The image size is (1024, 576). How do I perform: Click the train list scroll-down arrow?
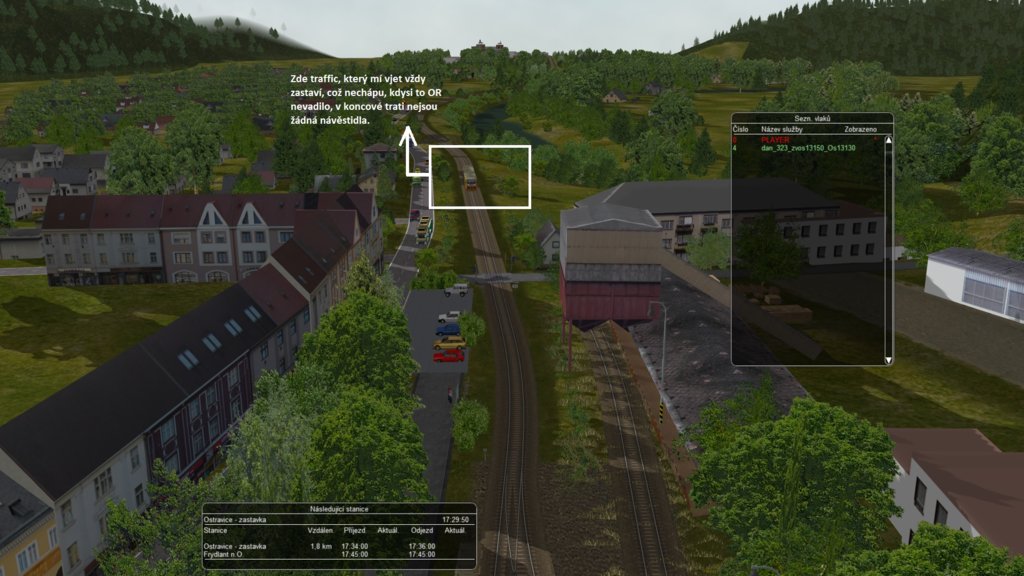click(887, 359)
